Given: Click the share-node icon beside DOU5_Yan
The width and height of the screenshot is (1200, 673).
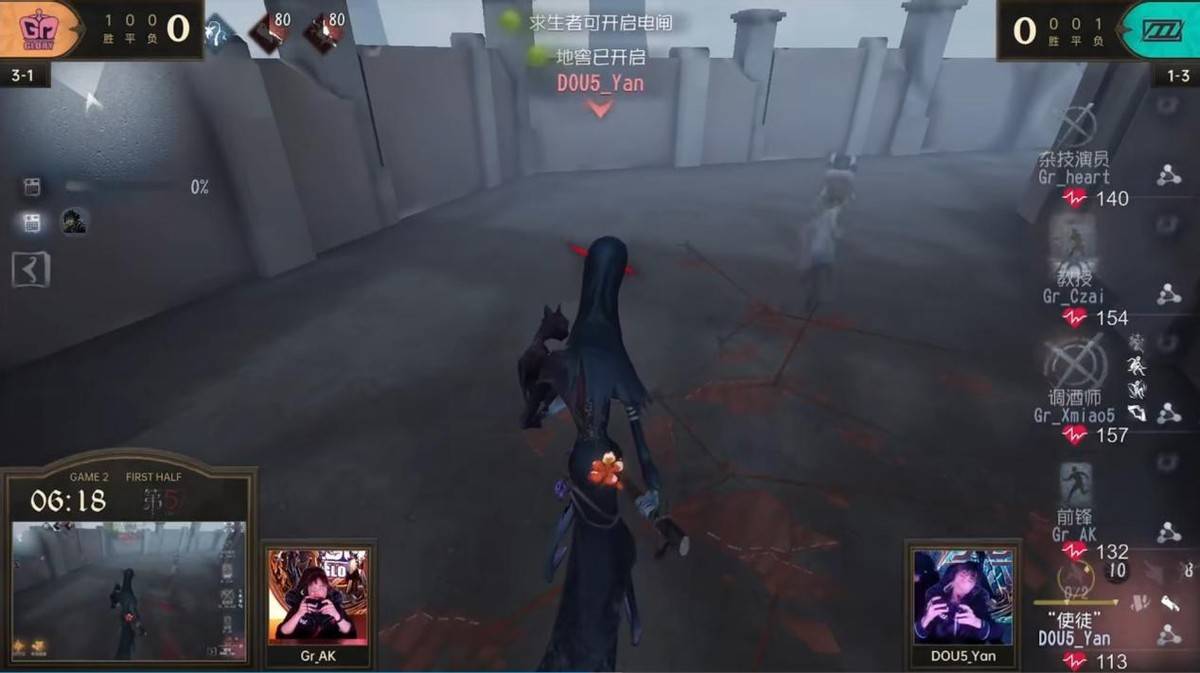Looking at the screenshot, I should pyautogui.click(x=1168, y=634).
